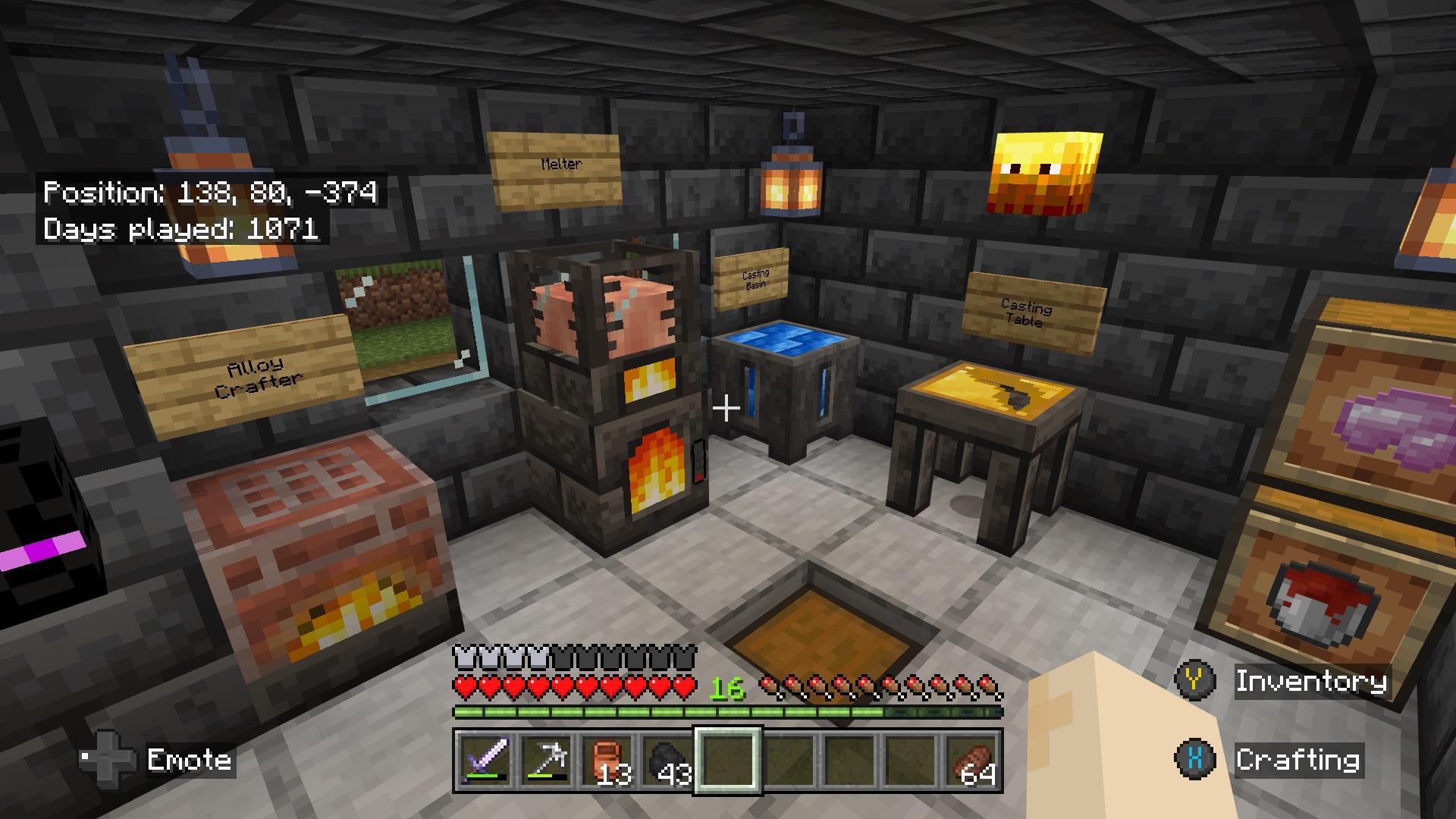
Task: Click the highlighted empty hotbar slot
Action: tap(728, 761)
